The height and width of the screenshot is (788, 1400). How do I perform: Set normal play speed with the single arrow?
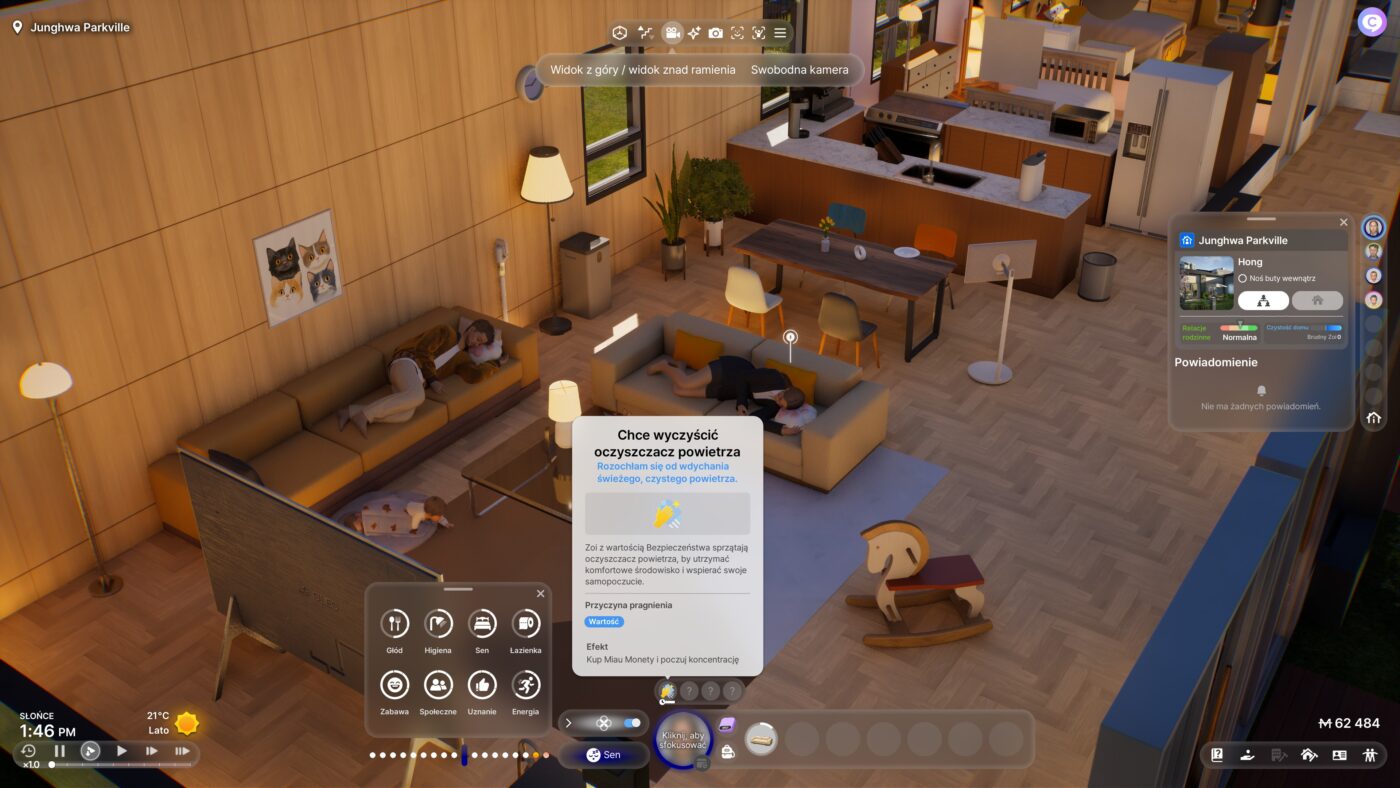click(x=122, y=751)
